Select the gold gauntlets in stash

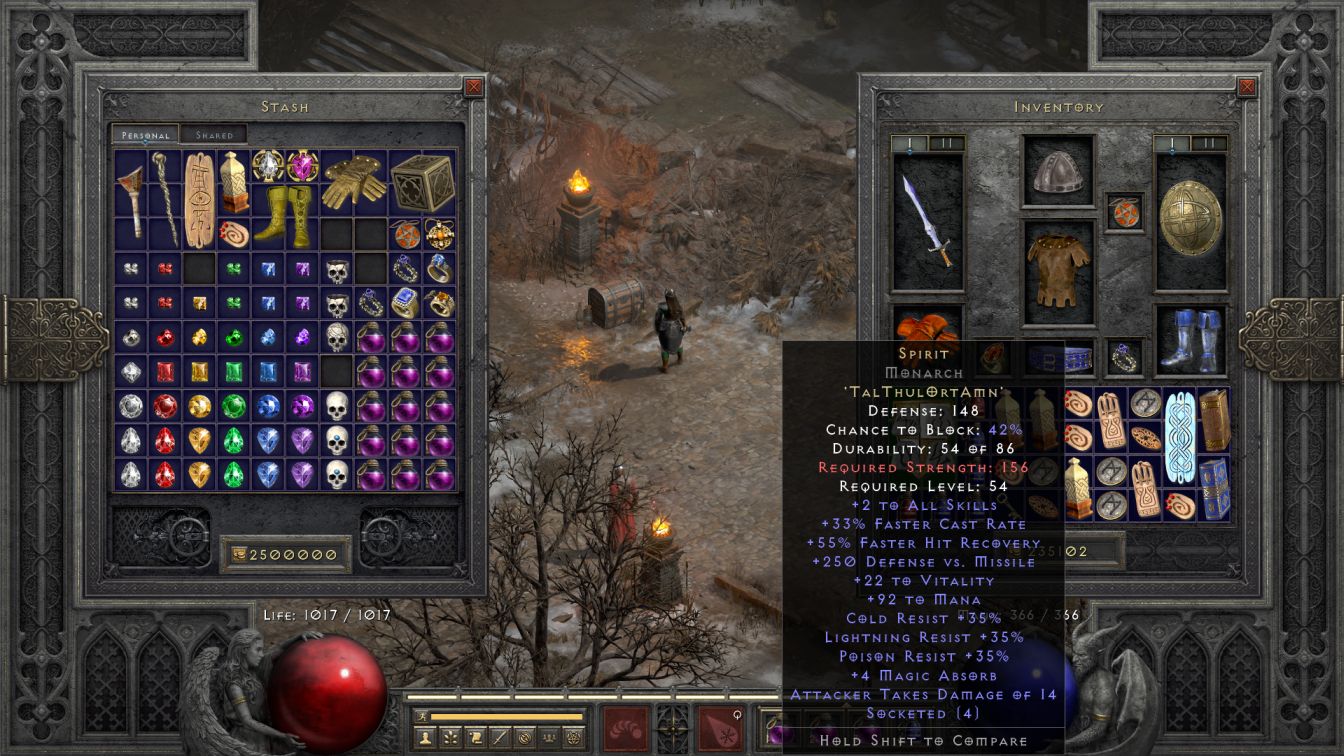353,180
